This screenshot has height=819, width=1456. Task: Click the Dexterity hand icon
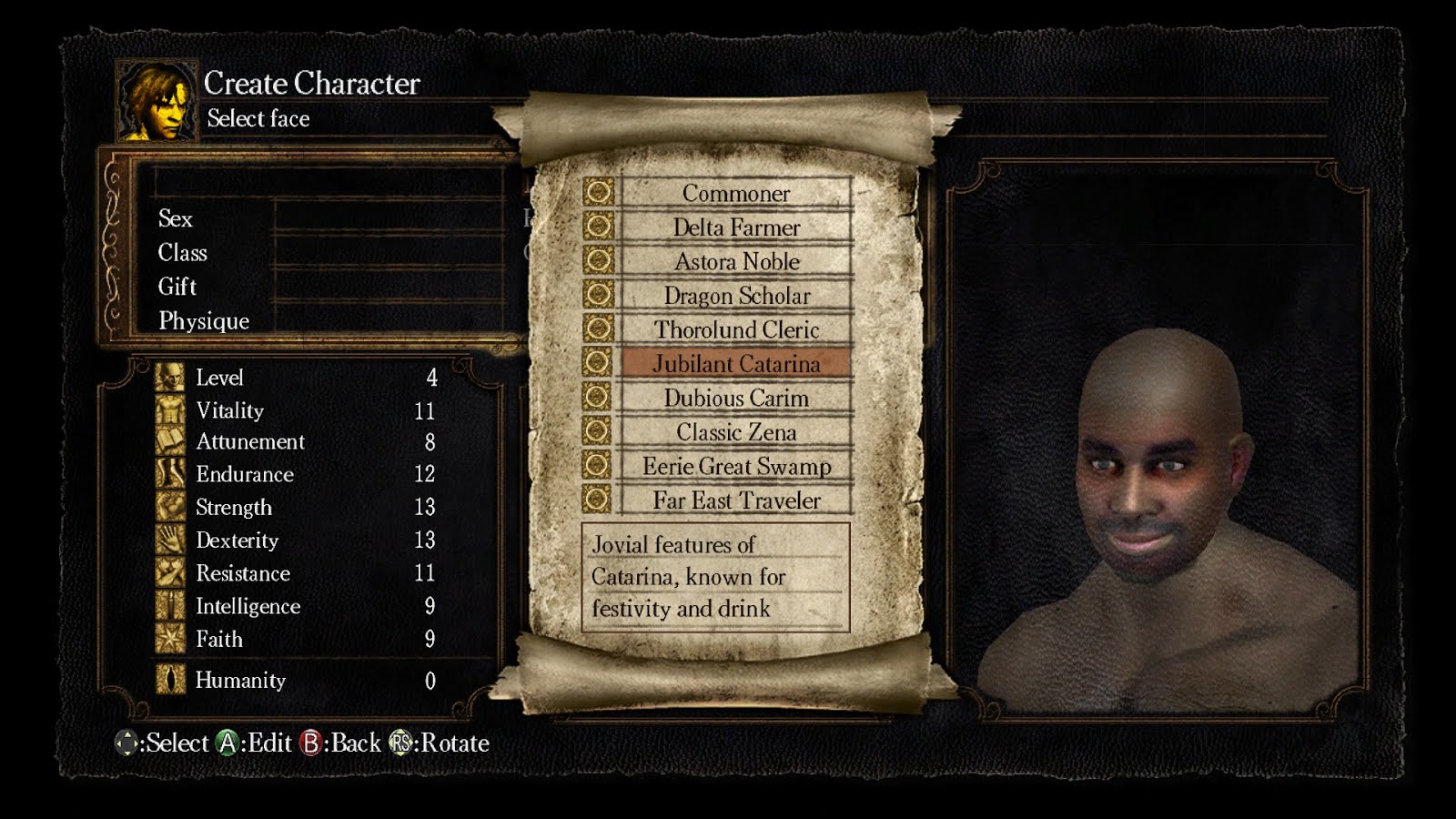point(169,541)
